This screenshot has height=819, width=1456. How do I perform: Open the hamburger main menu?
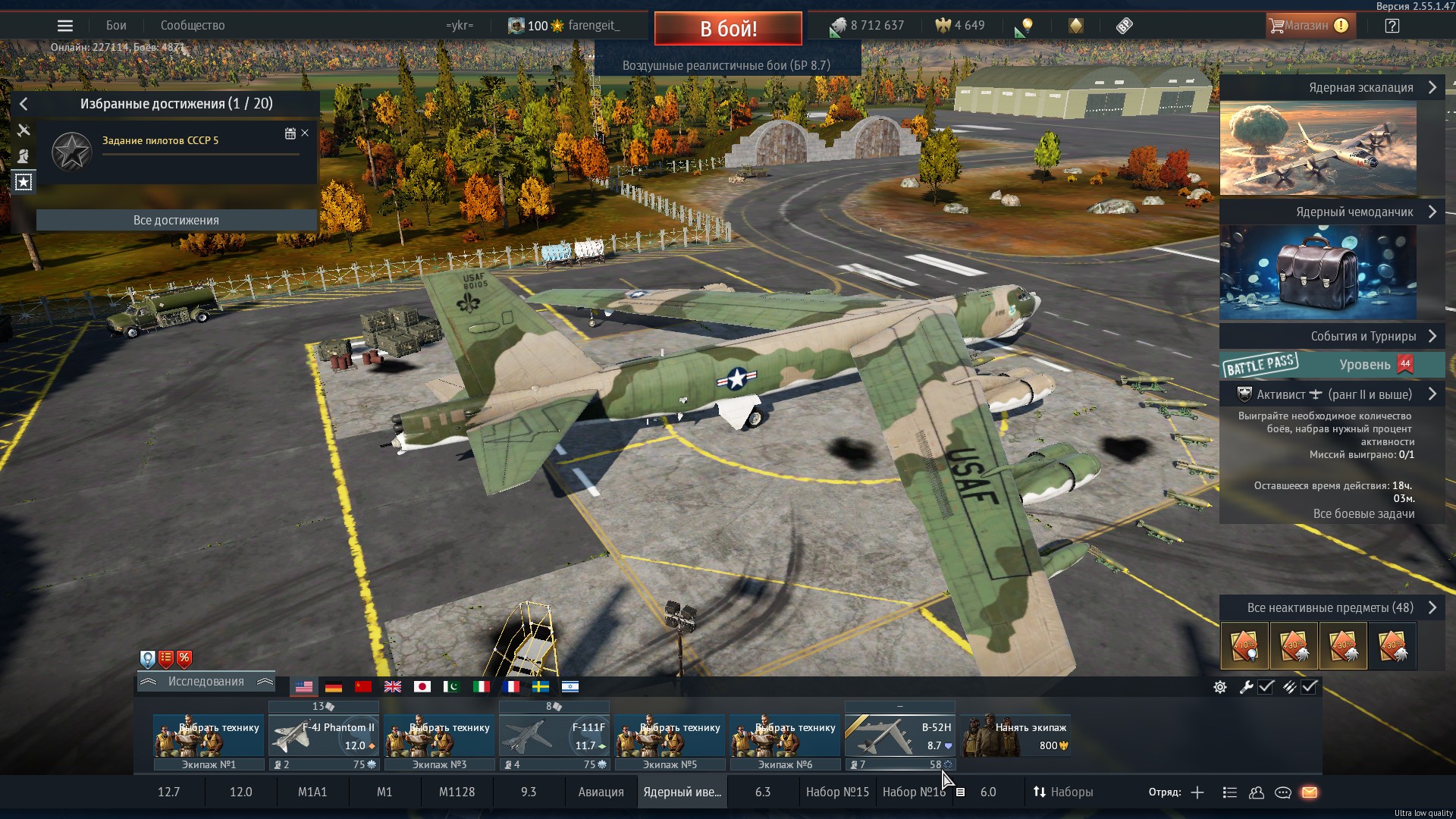click(65, 26)
